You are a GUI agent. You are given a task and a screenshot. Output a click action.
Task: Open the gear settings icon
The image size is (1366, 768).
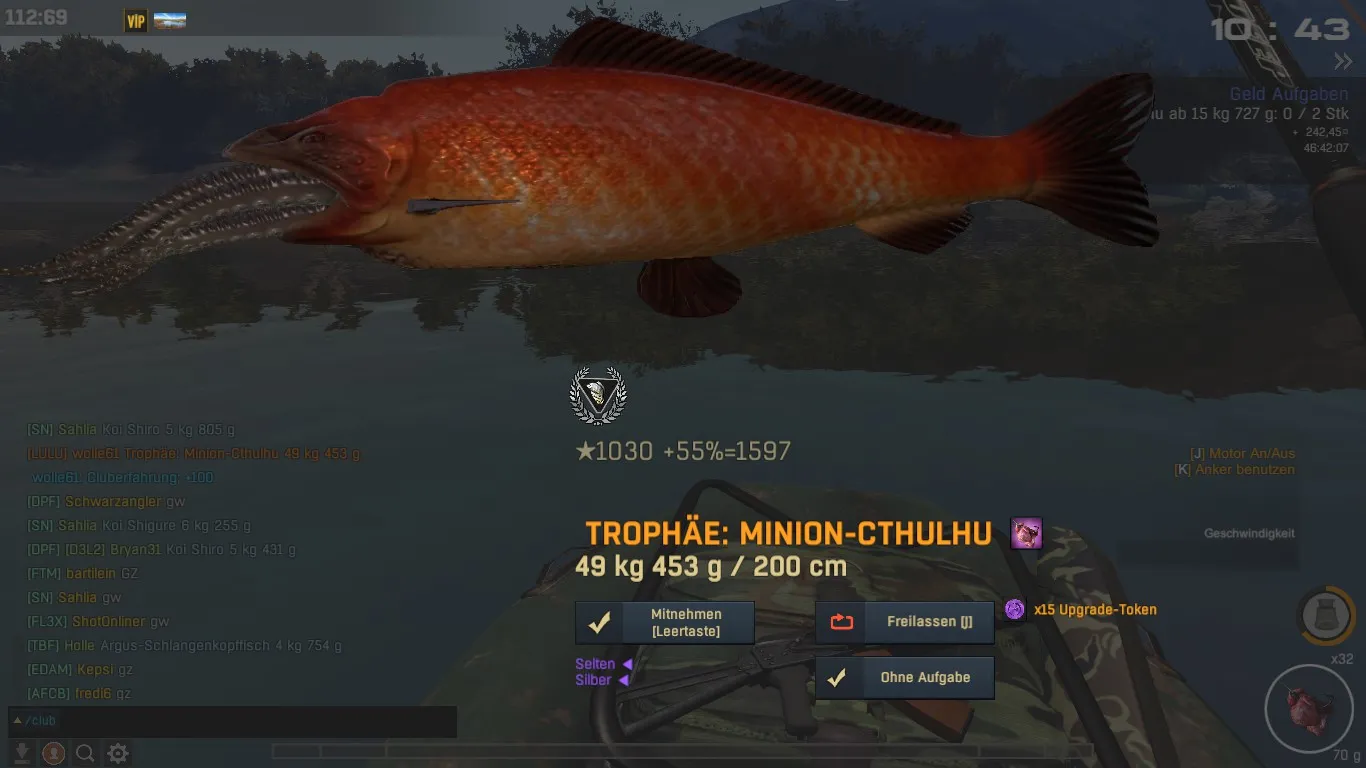click(118, 753)
